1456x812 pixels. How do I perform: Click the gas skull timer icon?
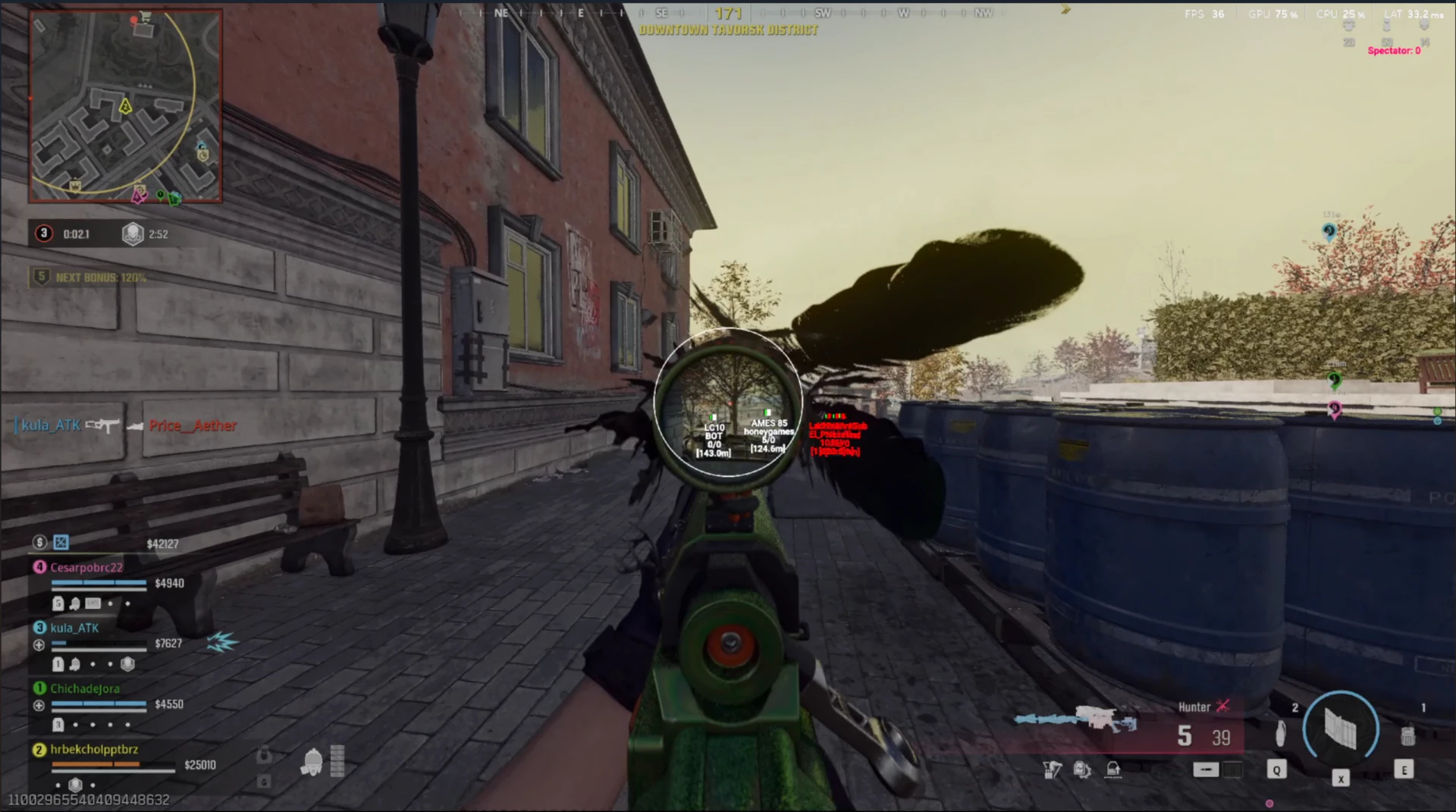point(133,234)
